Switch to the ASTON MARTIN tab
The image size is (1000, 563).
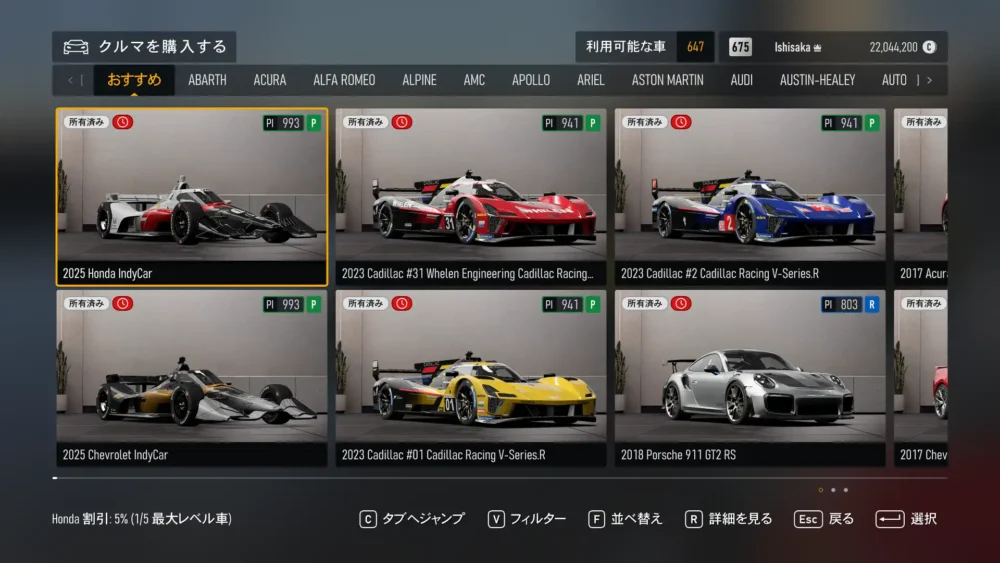667,80
